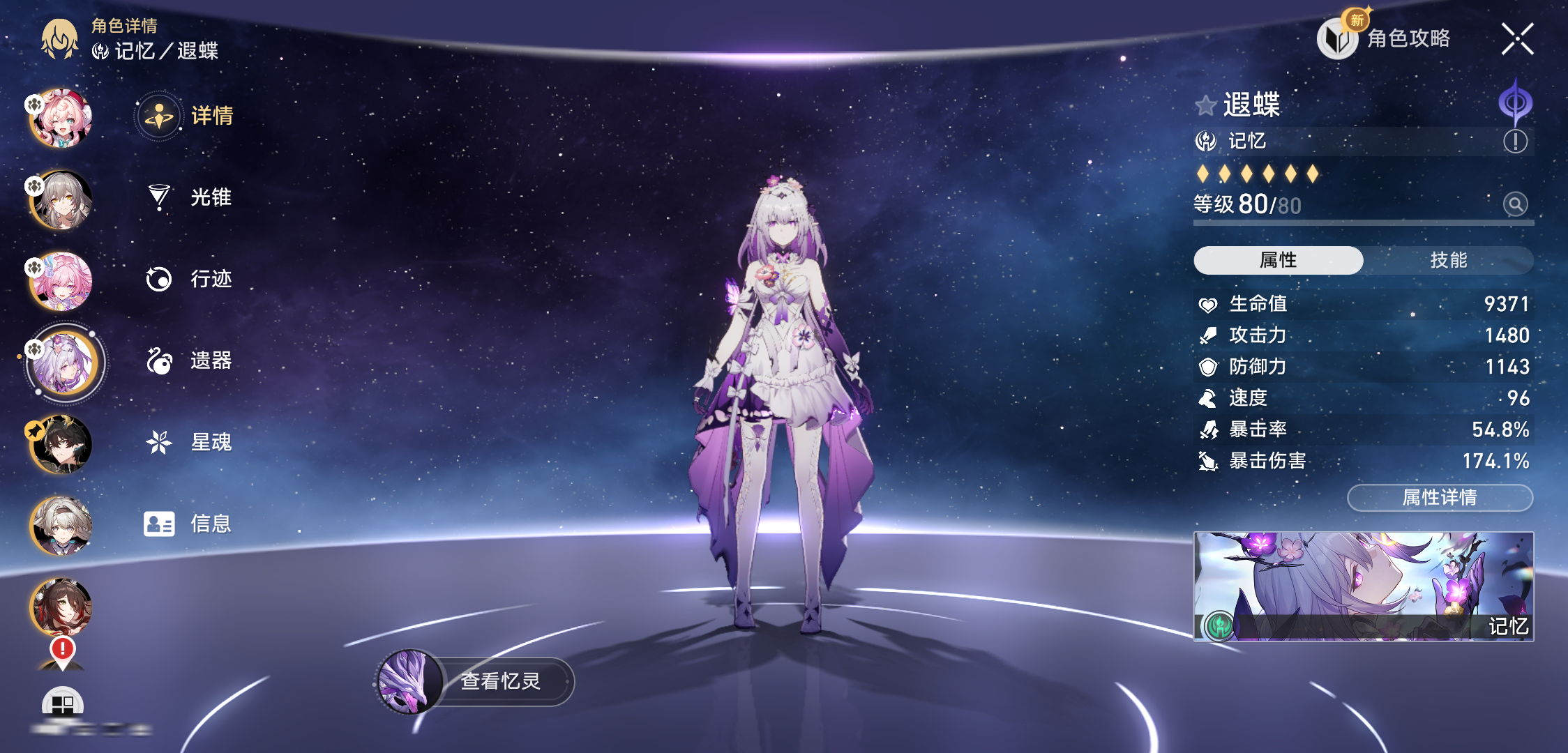Select the grey-haired yellow-eyed character portrait
The image size is (1568, 753).
pyautogui.click(x=61, y=200)
